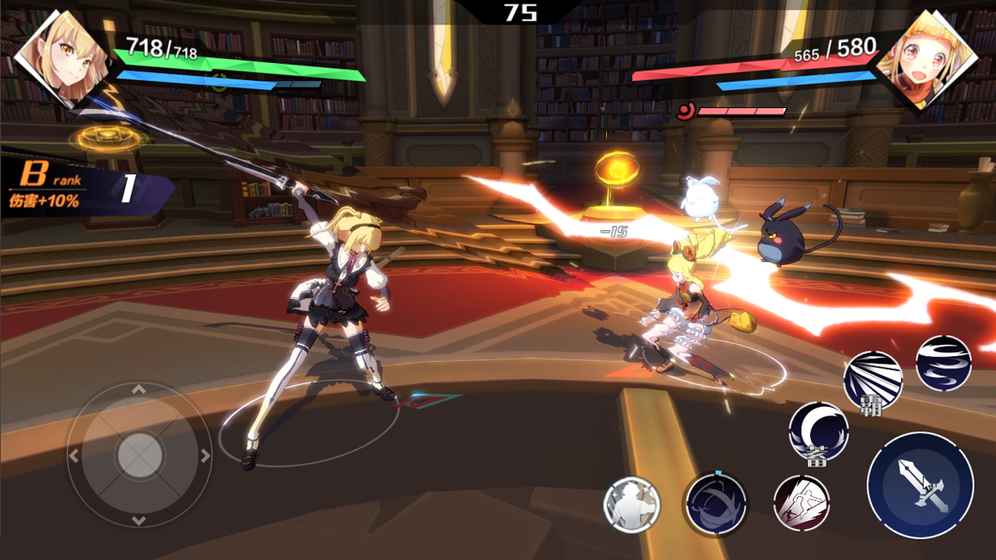
Task: Click the joystick's right arrow
Action: 205,456
